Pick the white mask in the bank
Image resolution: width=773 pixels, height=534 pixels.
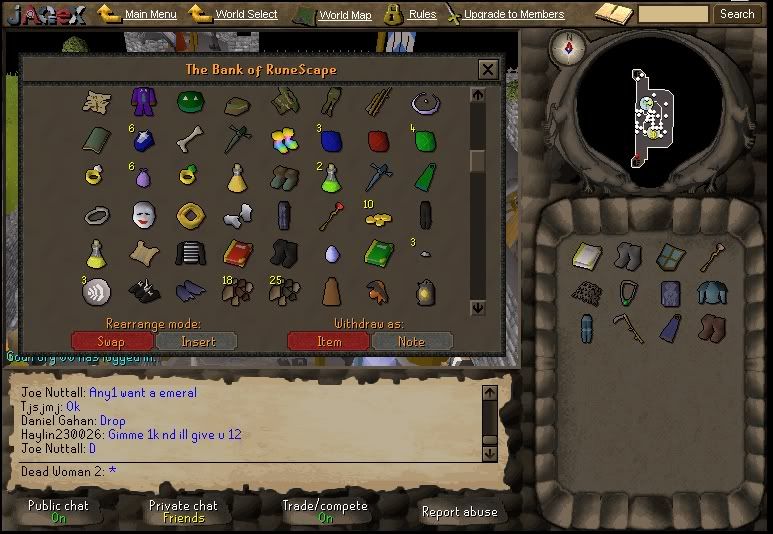coord(143,214)
